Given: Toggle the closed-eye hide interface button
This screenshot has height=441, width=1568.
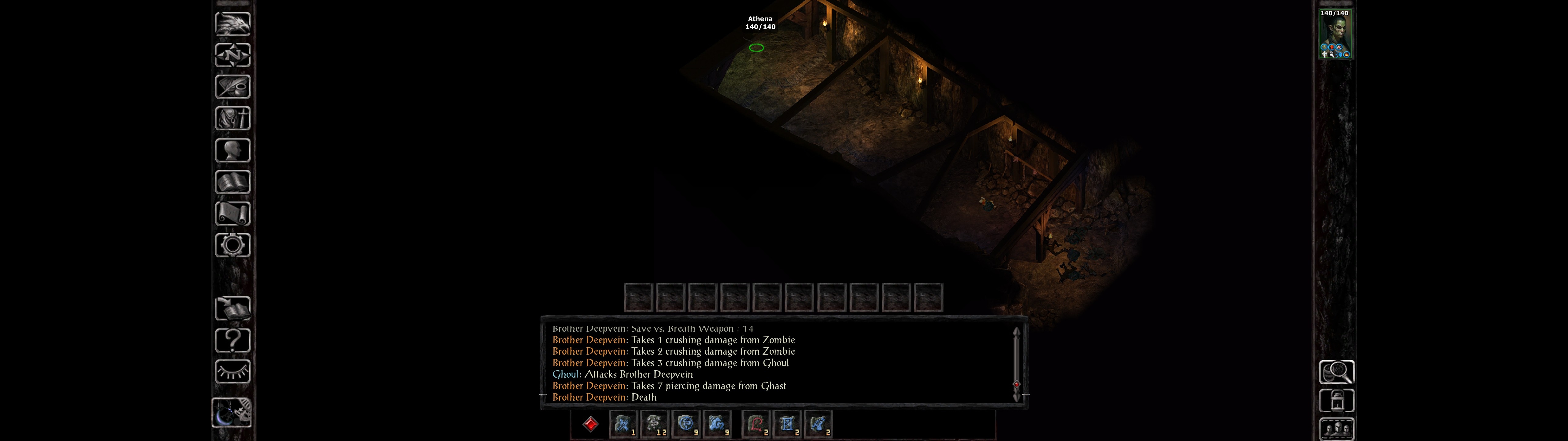Looking at the screenshot, I should coord(232,371).
